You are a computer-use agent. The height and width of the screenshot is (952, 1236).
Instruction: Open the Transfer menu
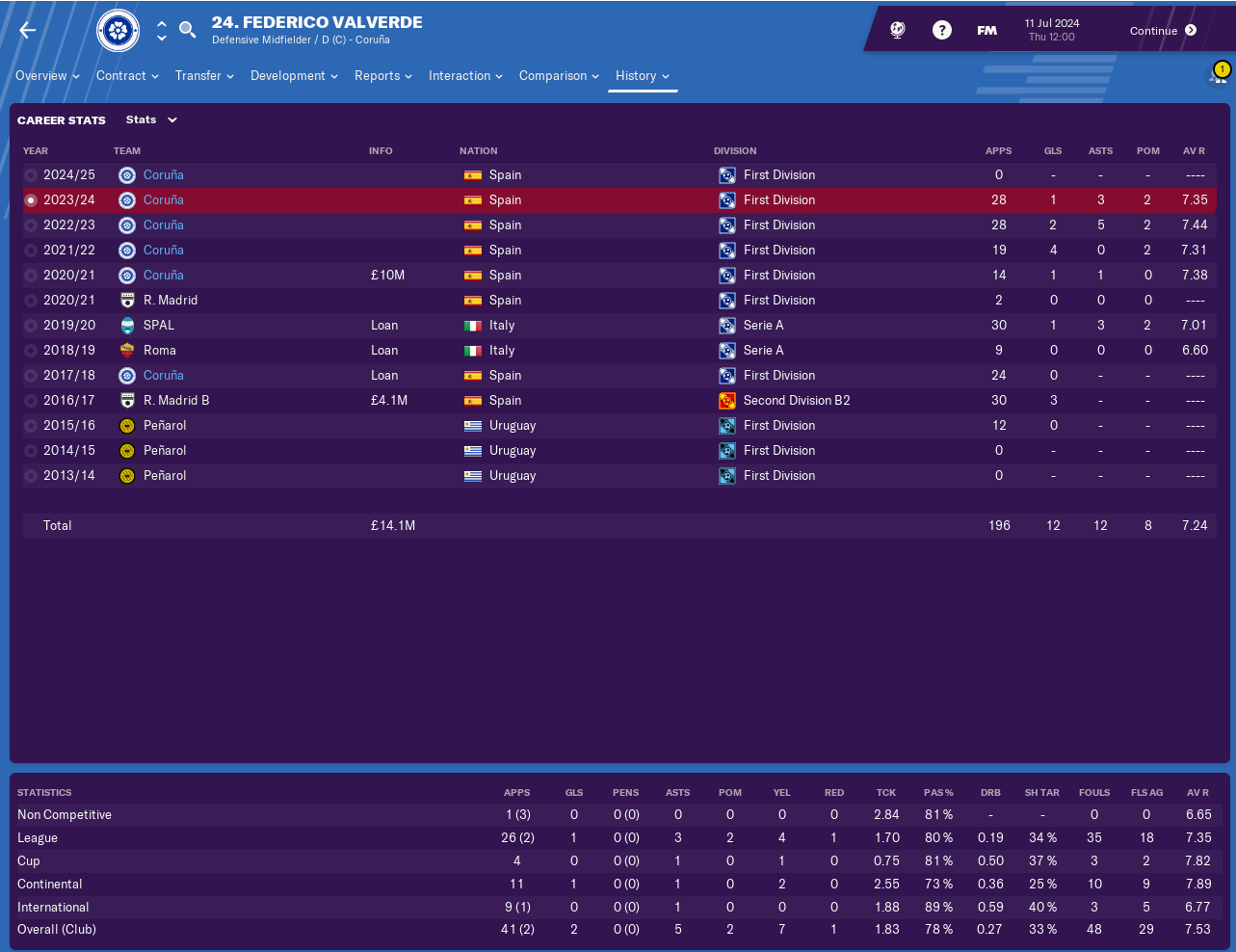[x=204, y=76]
